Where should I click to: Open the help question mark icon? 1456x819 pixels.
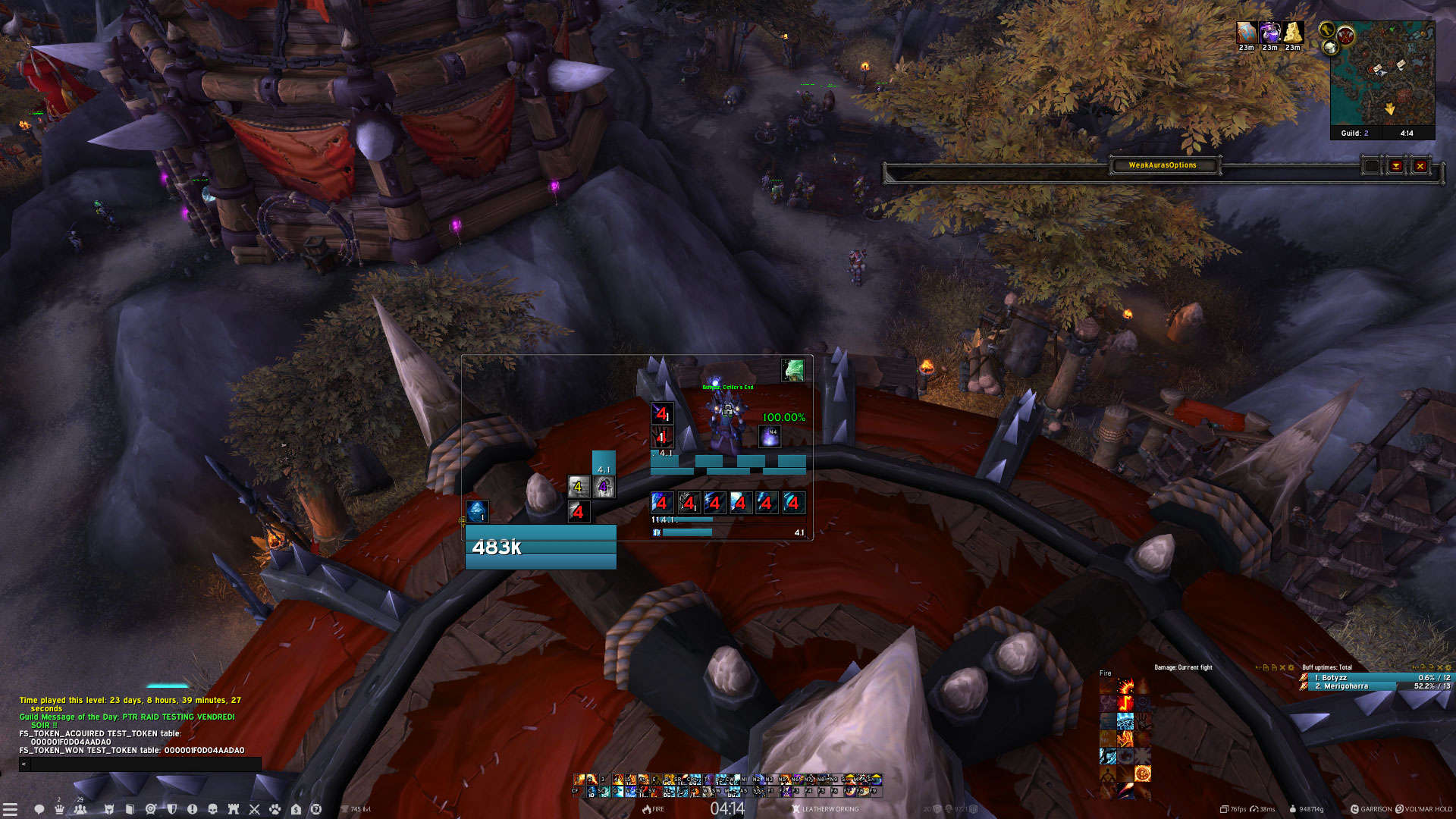pos(316,809)
